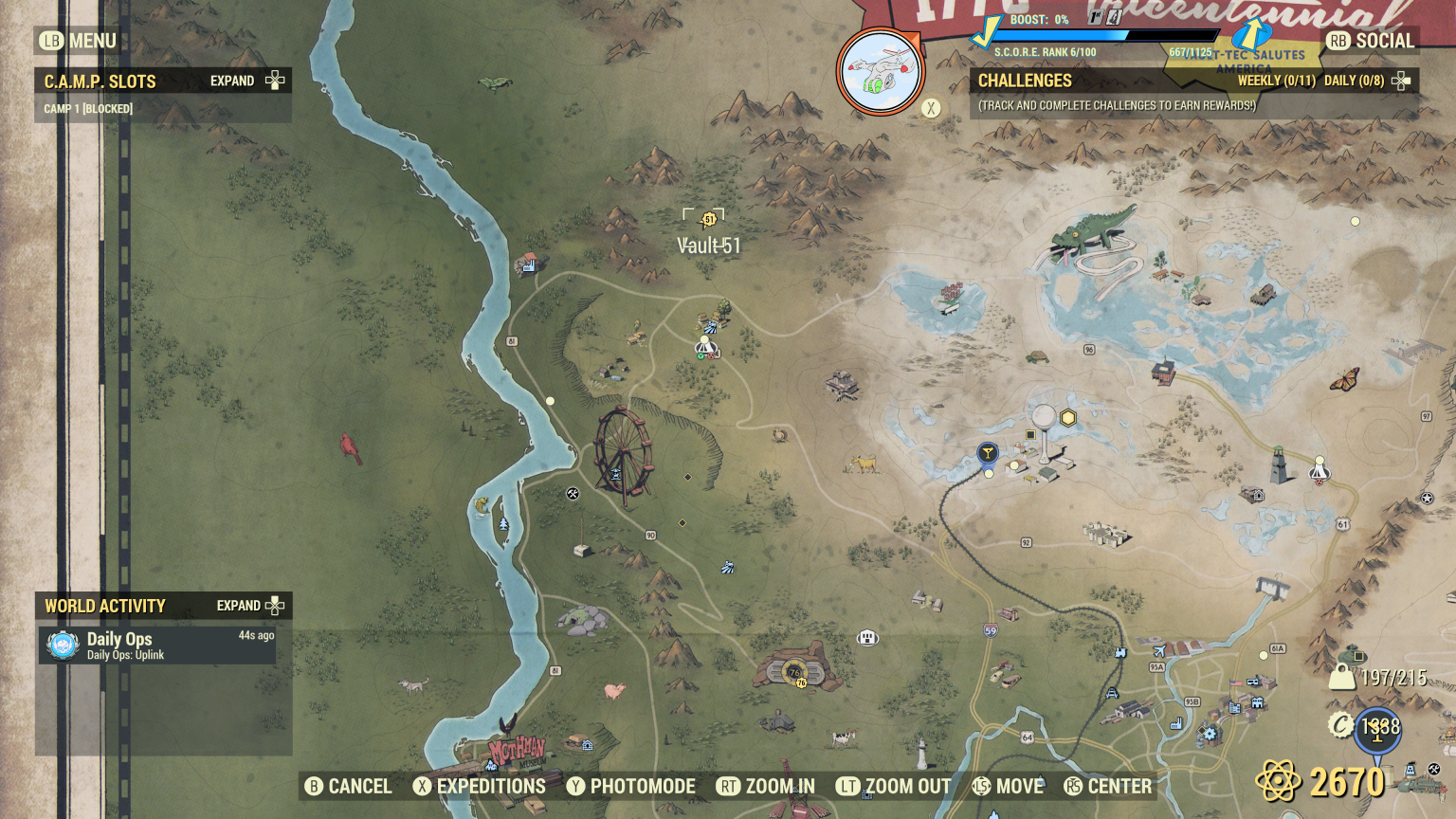Click the S.C.O.R.E. scoreboard drone icon

tap(881, 72)
